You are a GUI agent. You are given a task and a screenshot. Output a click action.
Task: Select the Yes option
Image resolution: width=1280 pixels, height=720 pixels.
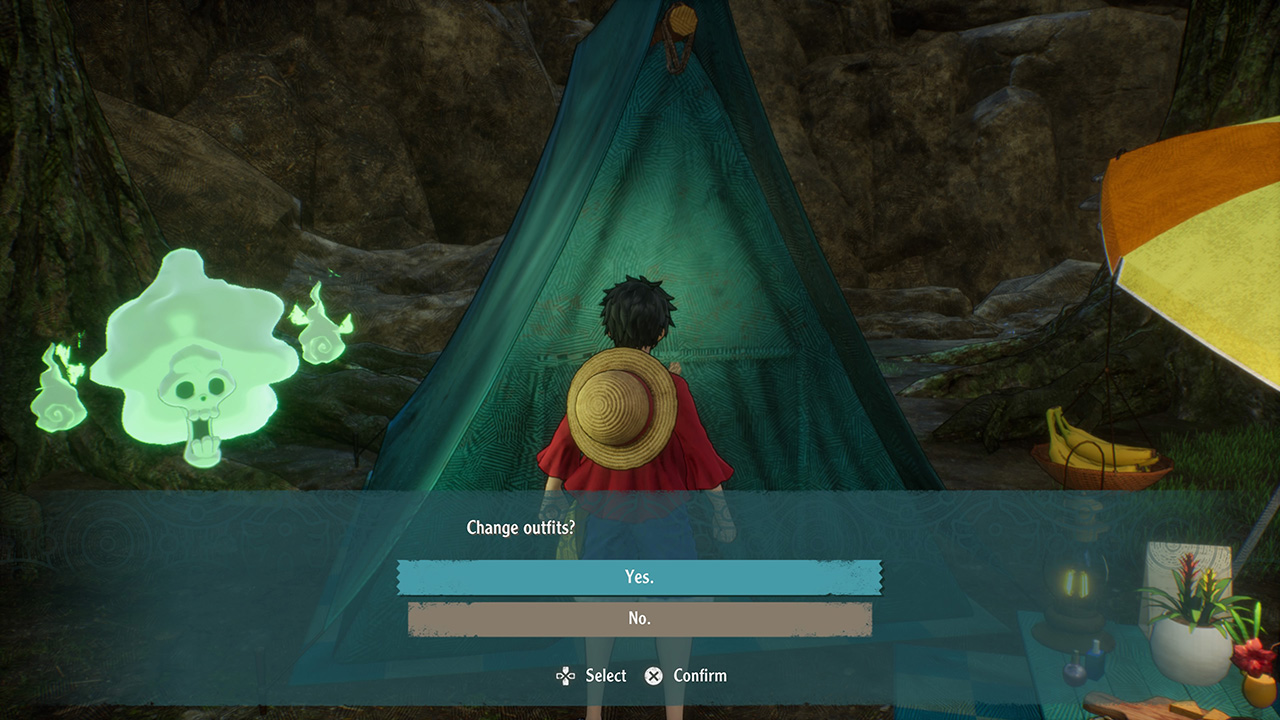640,577
